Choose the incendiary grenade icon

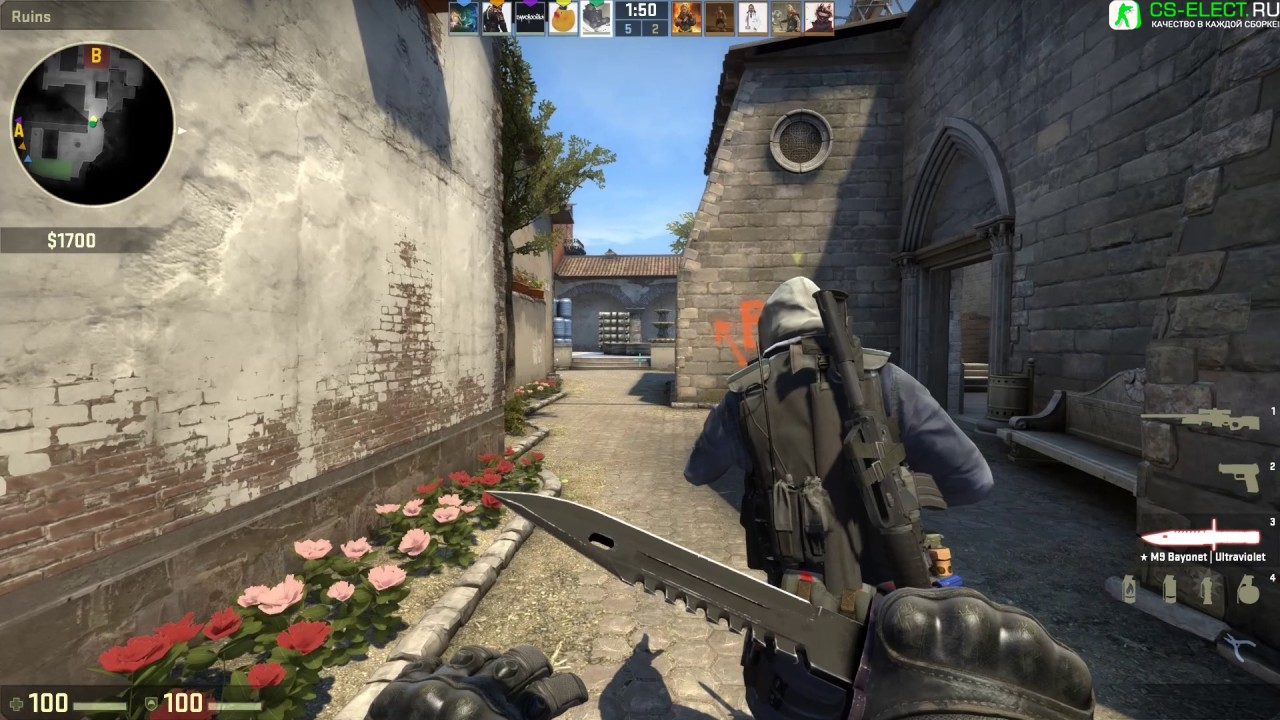(x=1129, y=589)
